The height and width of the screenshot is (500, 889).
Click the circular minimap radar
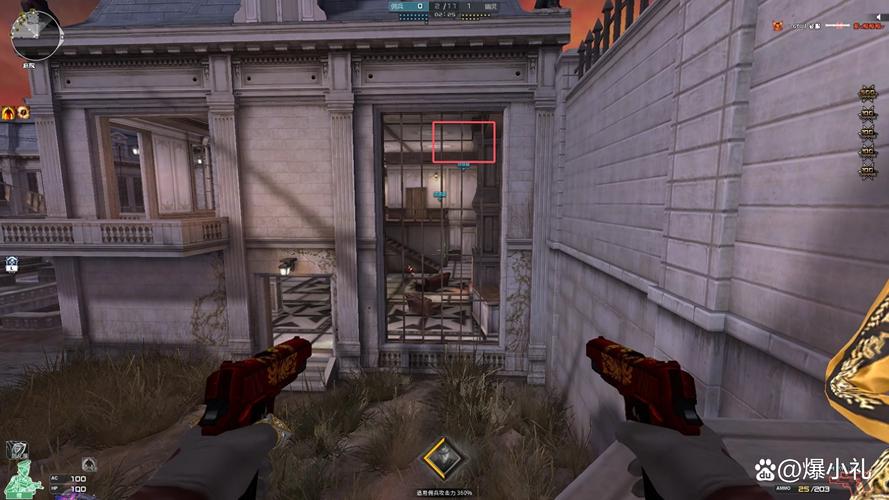pos(36,31)
